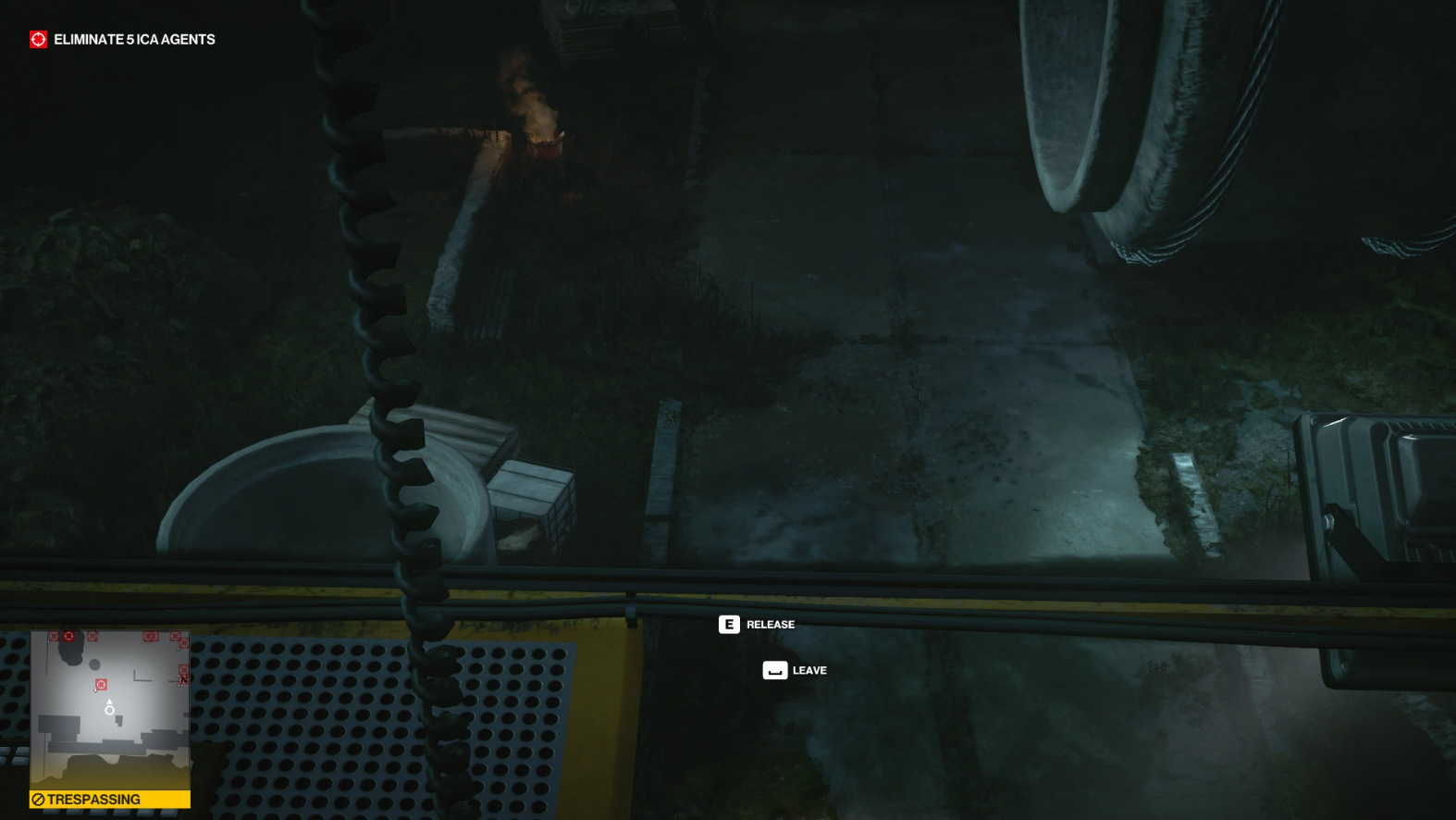Select the ELIMINATE 5 ICA AGENTS objective text
Viewport: 1456px width, 820px height.
pos(133,40)
